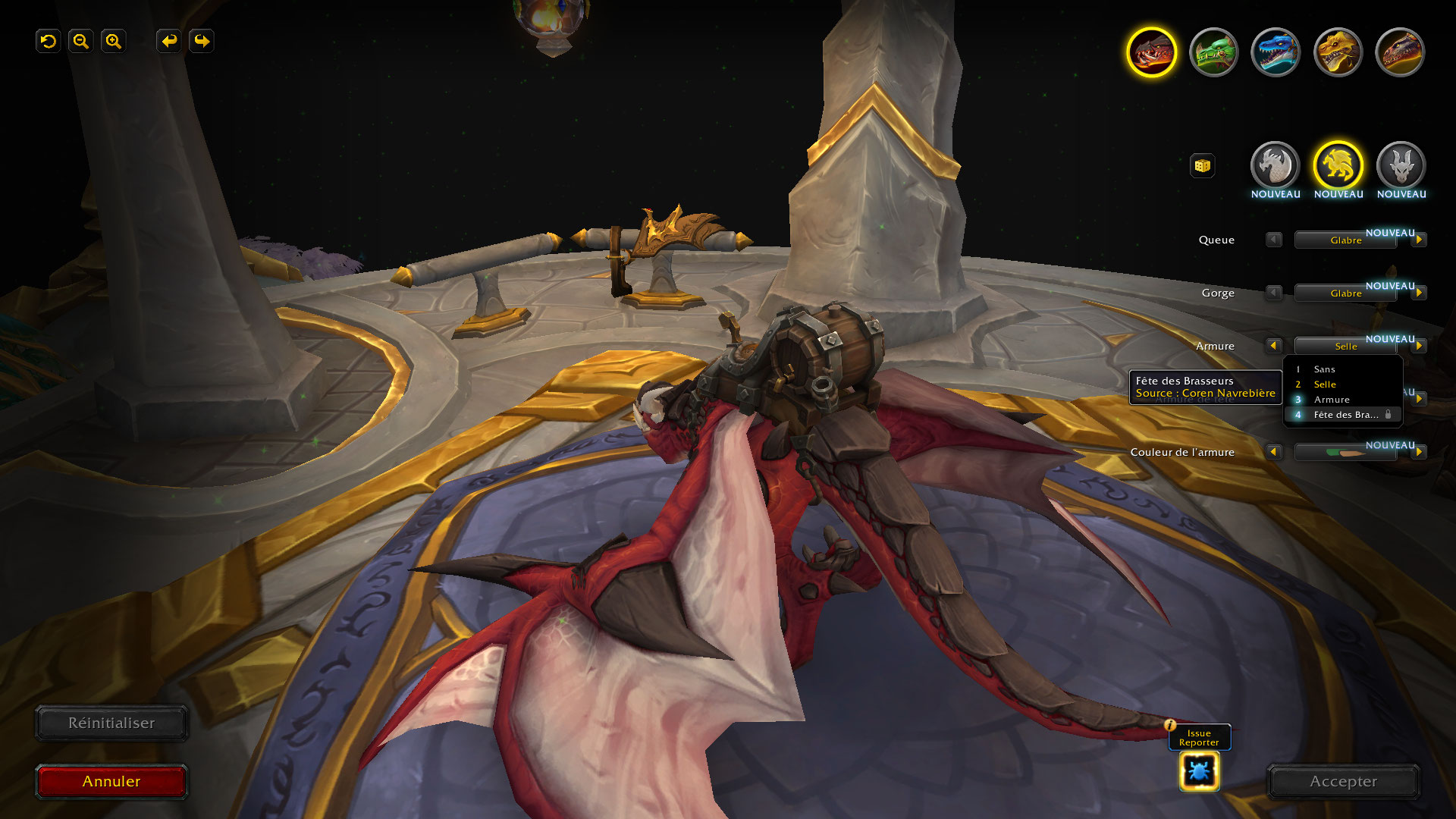Confirm changes with Accepter
Screen dimensions: 1456x819
pyautogui.click(x=1343, y=782)
